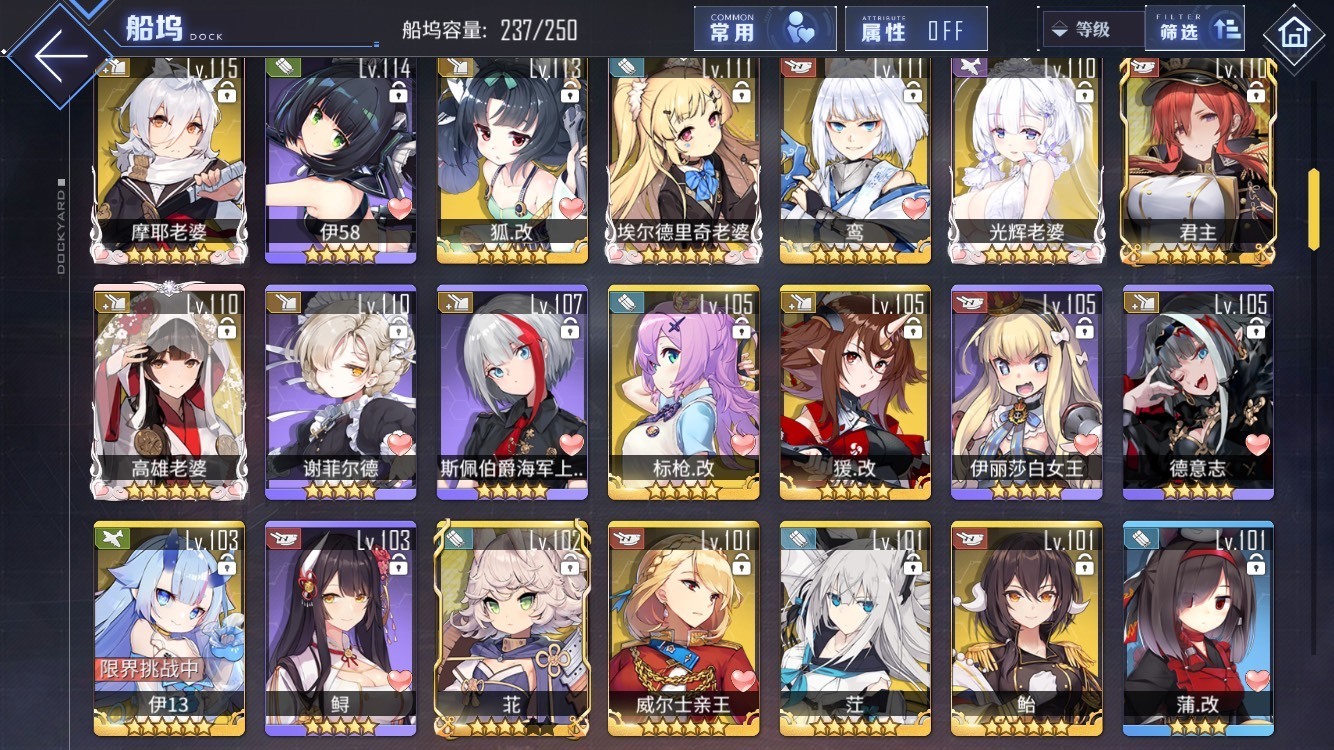Select the 蒲.改 ship card
This screenshot has height=750, width=1334.
coord(1198,628)
